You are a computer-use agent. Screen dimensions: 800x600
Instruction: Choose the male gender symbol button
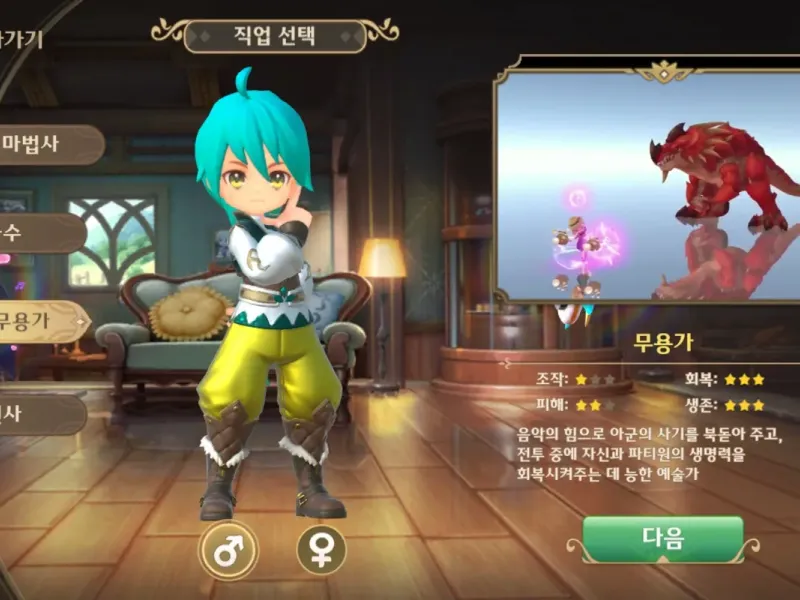pos(228,550)
